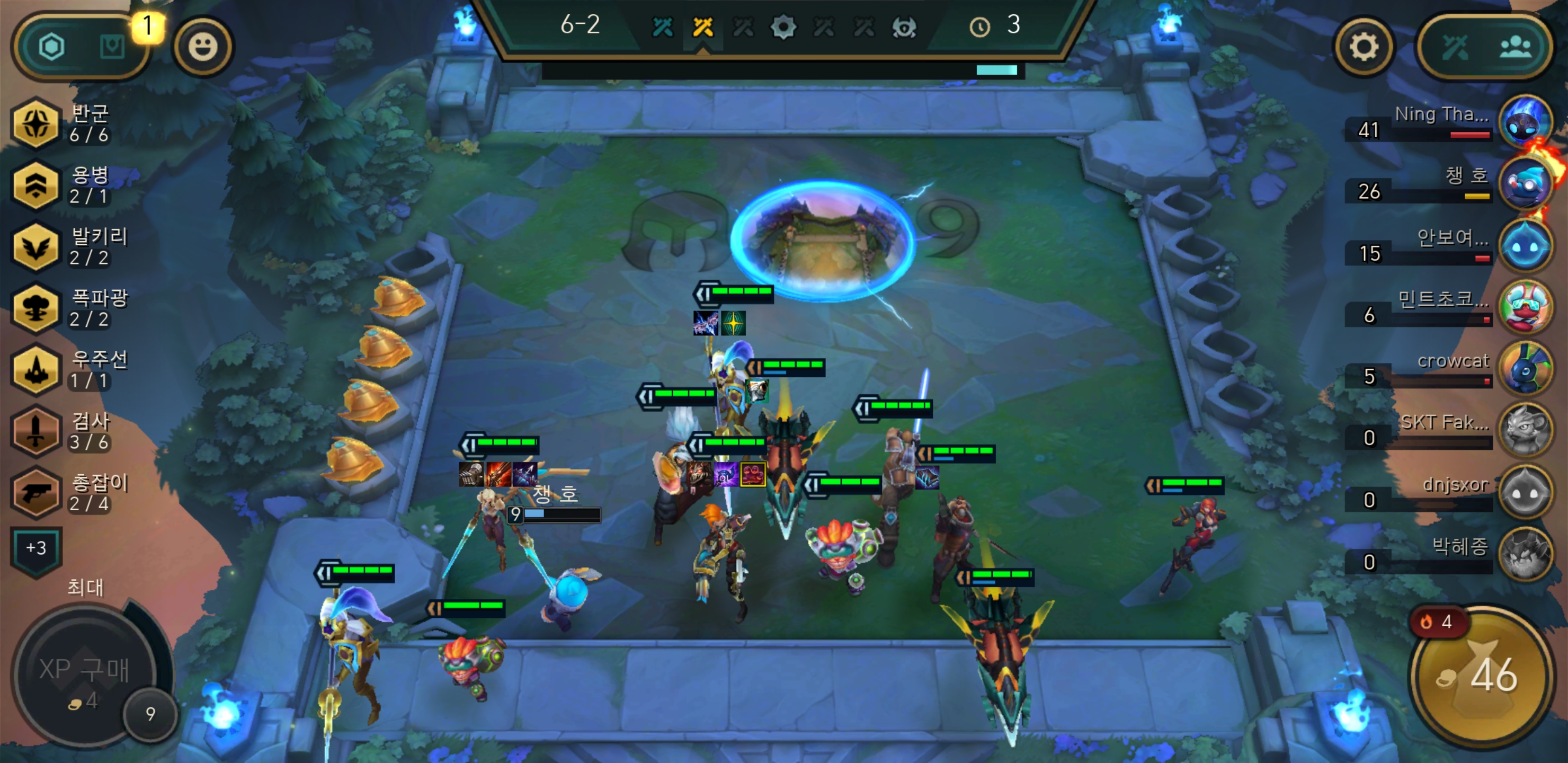The image size is (1568, 763).
Task: Expand the +3 hidden traits list
Action: 37,548
